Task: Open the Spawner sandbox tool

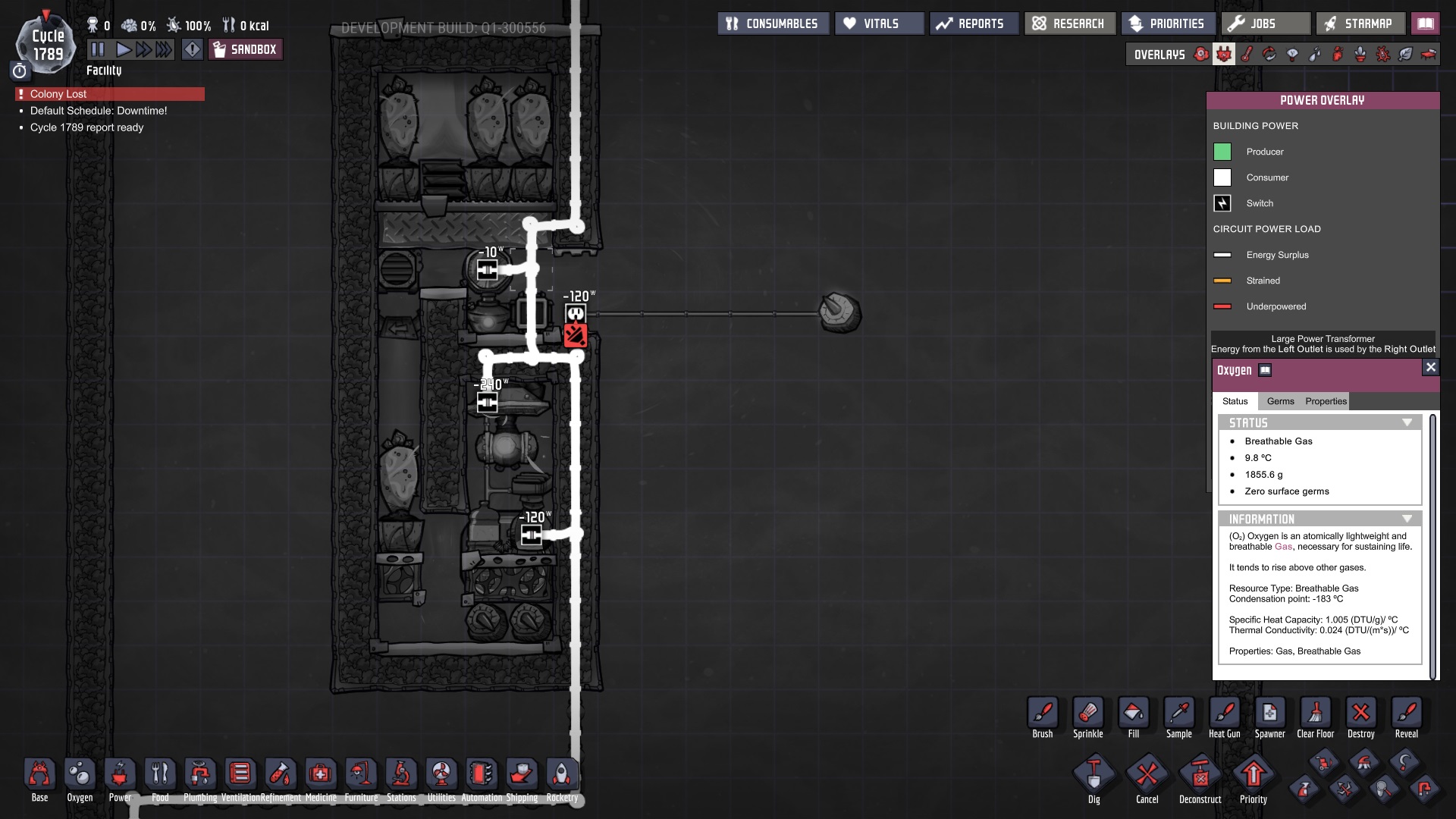Action: [1270, 713]
